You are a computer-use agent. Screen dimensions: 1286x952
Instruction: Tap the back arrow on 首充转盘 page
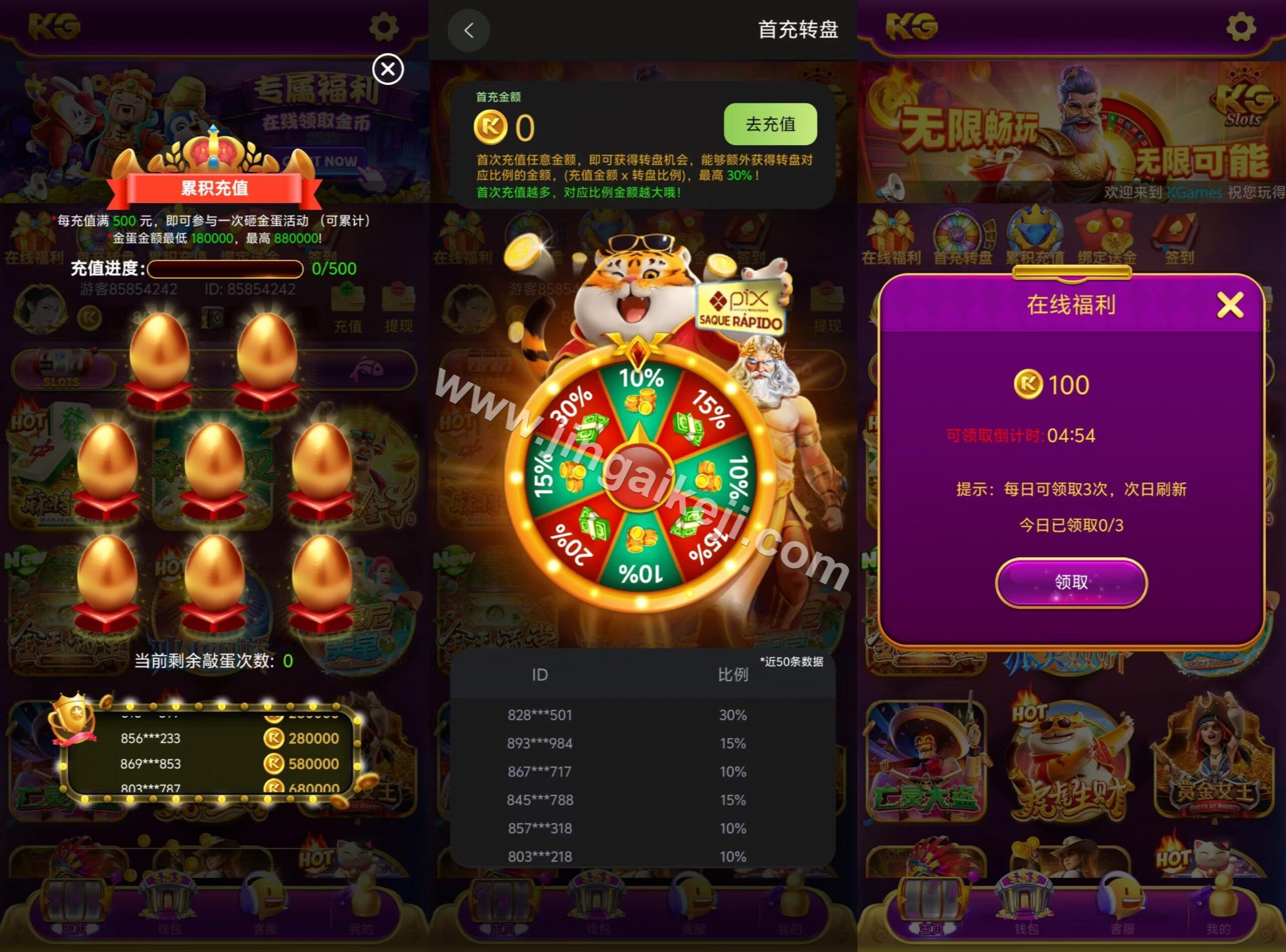point(469,30)
